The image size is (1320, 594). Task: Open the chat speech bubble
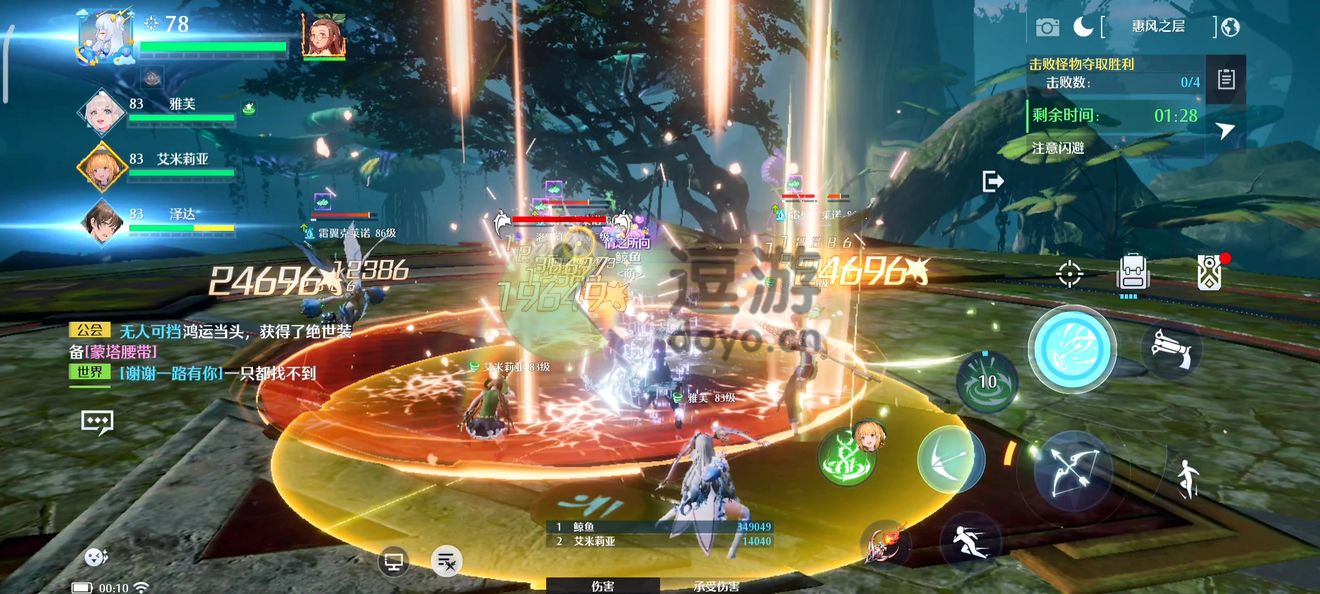(97, 422)
